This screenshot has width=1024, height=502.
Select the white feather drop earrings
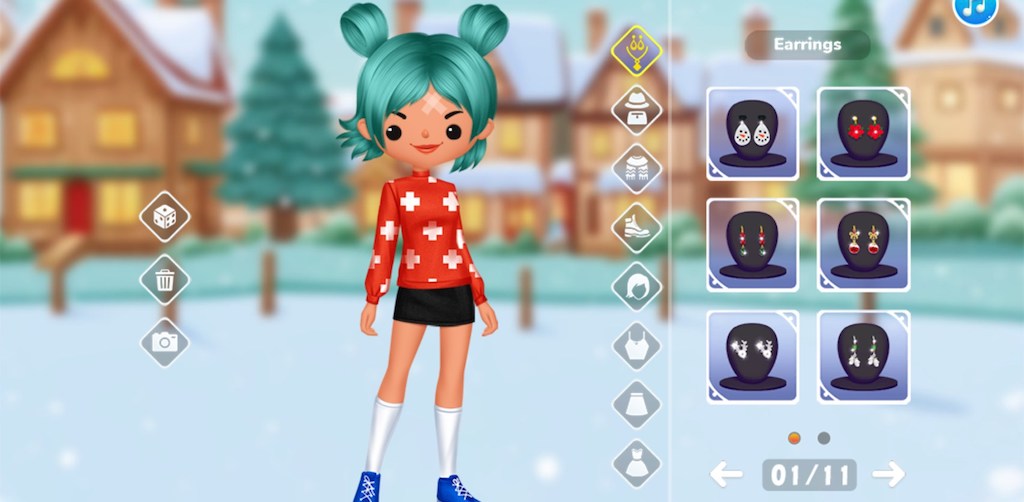(863, 356)
